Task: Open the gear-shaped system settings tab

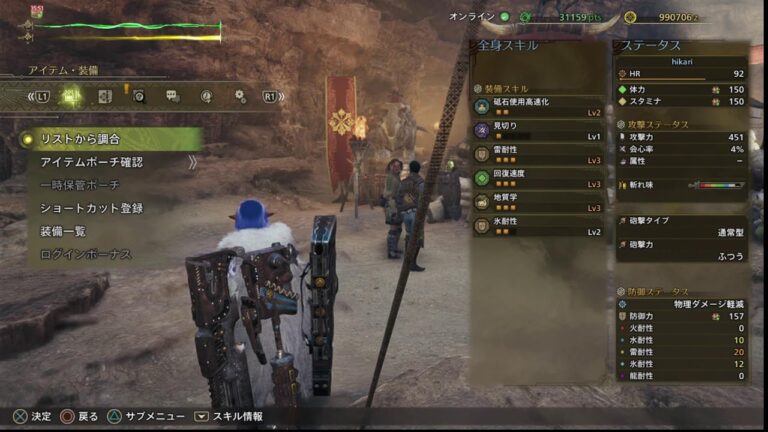Action: (x=240, y=96)
